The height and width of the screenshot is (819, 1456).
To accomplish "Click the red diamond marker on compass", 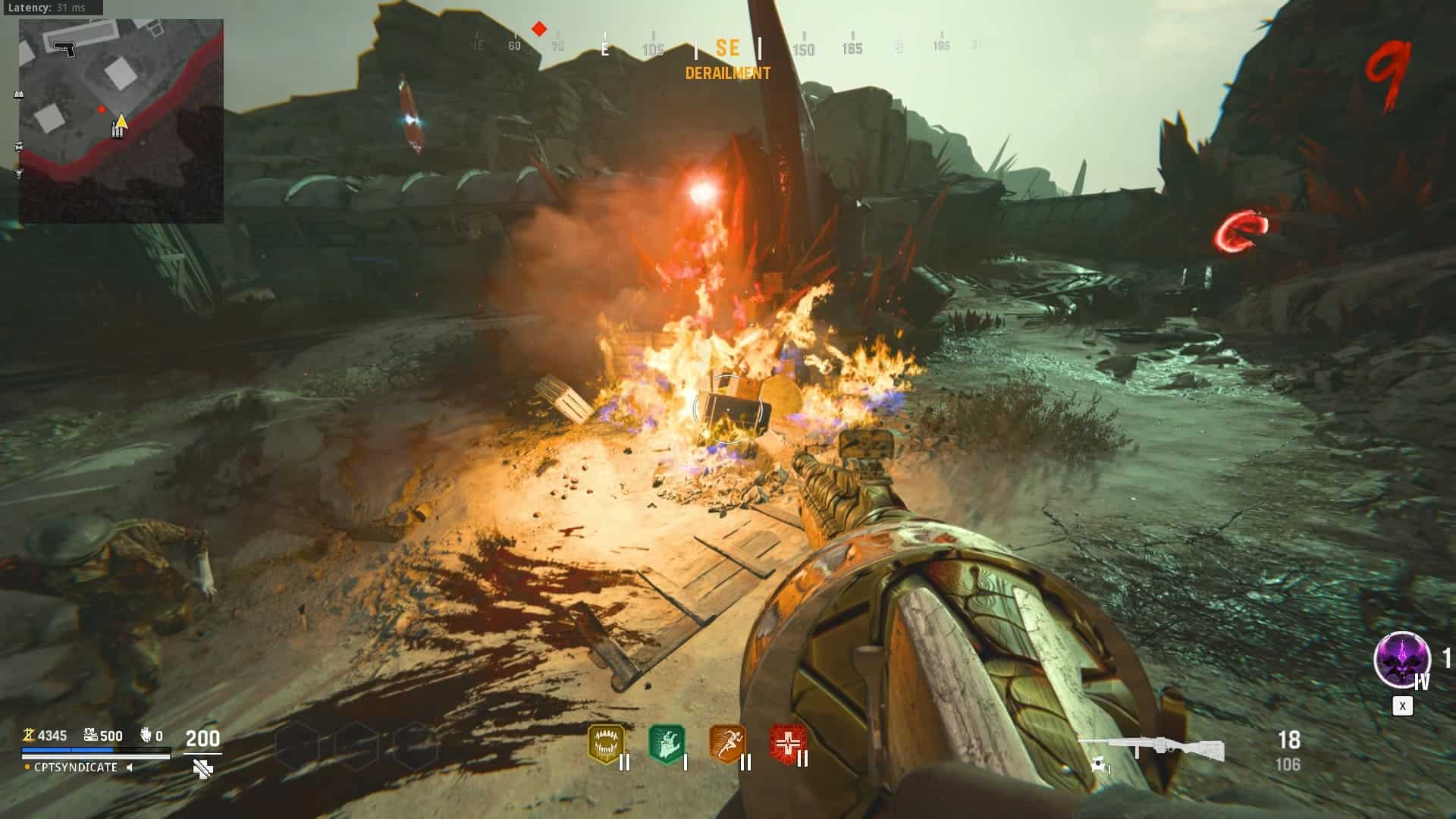I will pyautogui.click(x=539, y=30).
